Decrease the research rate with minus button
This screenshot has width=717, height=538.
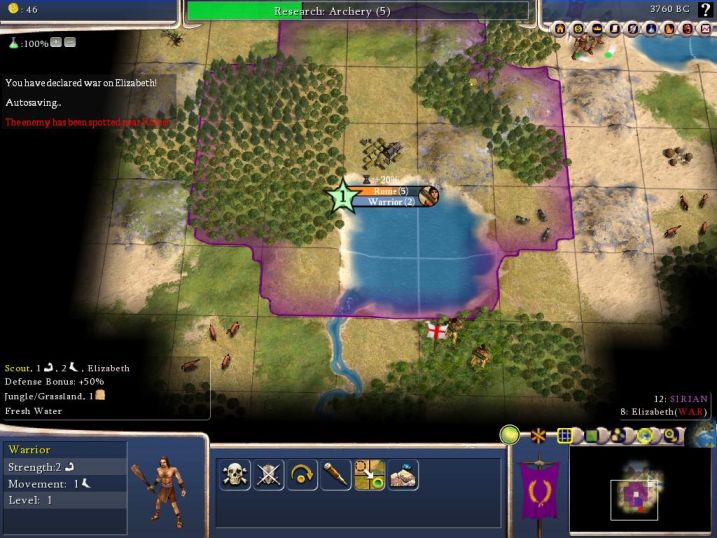tap(70, 43)
